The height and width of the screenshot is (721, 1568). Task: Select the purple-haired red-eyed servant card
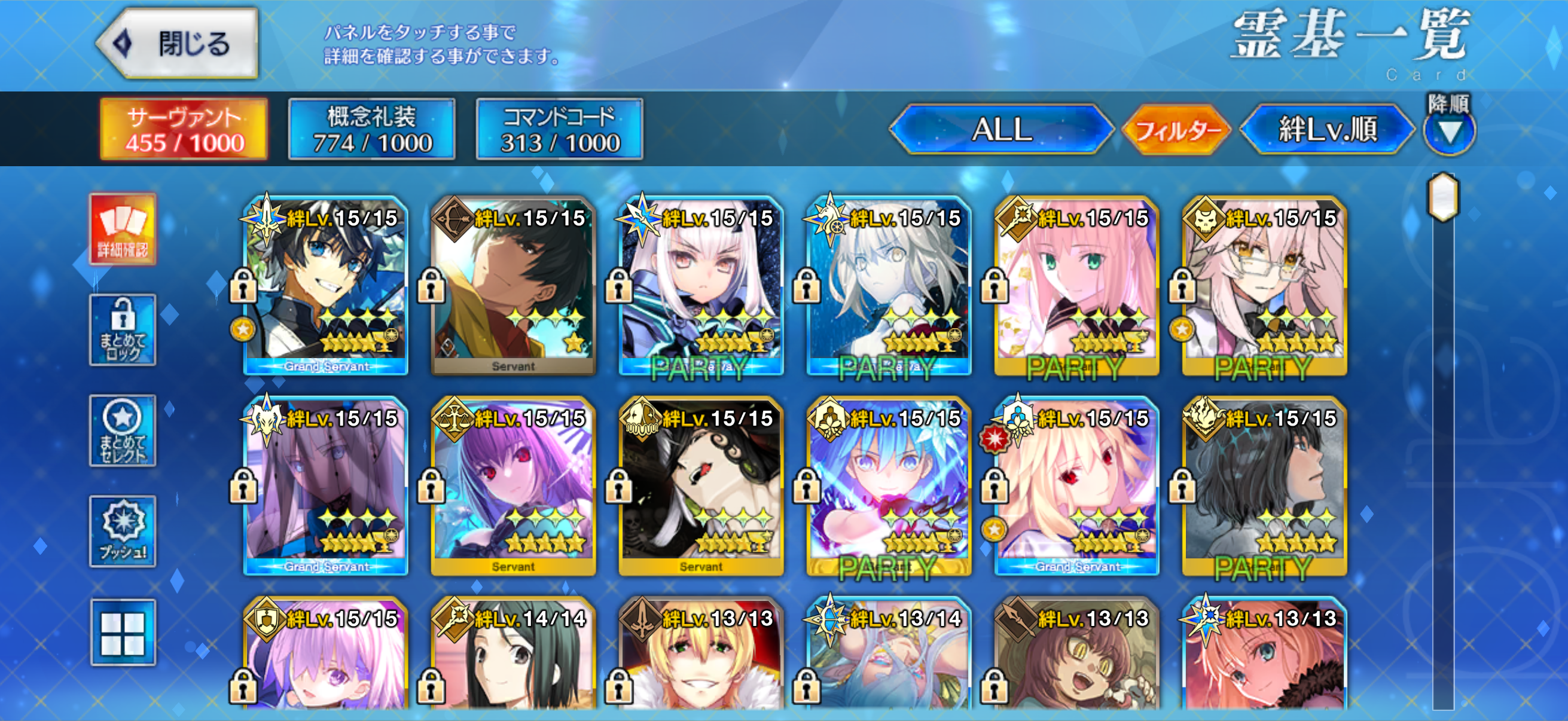tap(513, 487)
